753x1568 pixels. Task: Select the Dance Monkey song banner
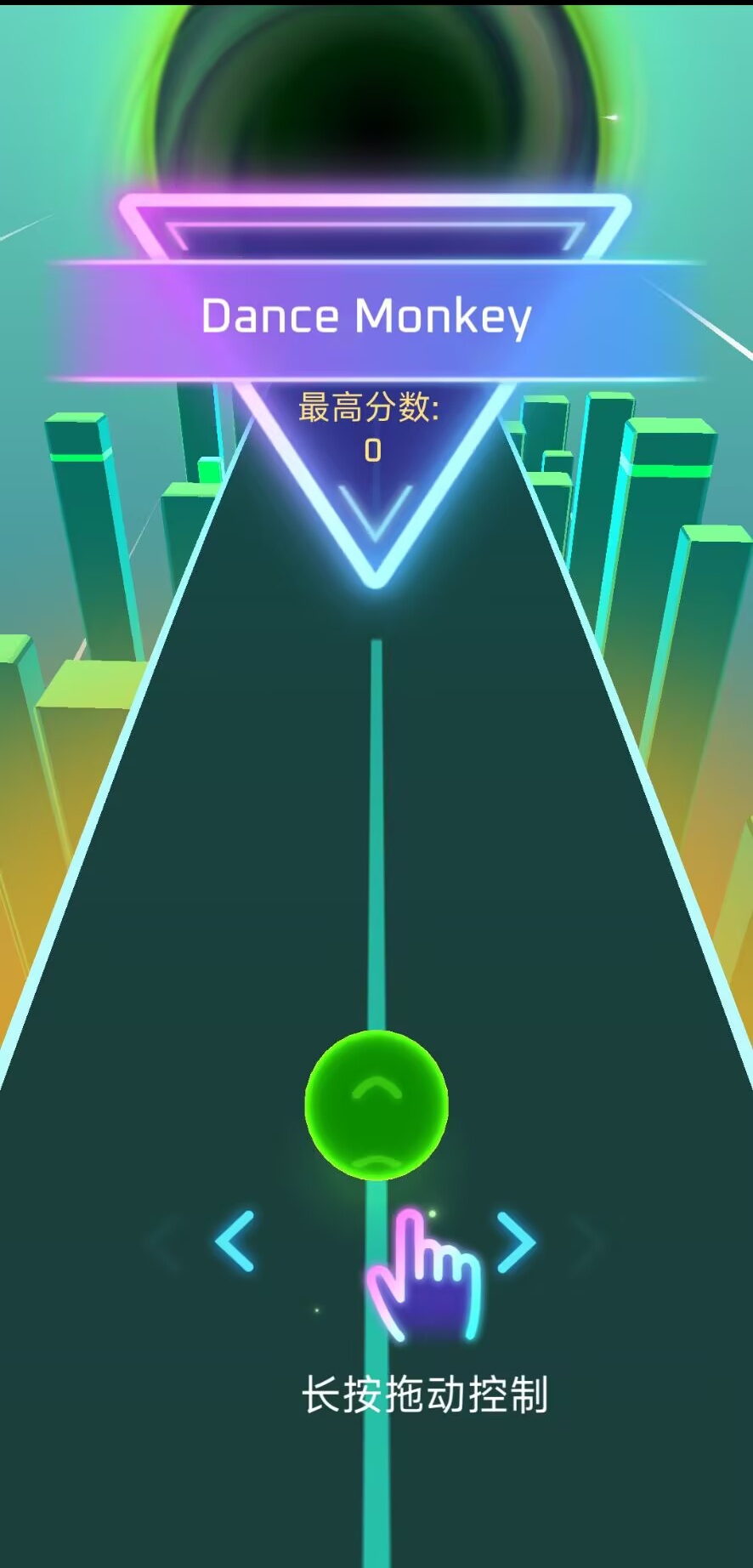click(367, 318)
